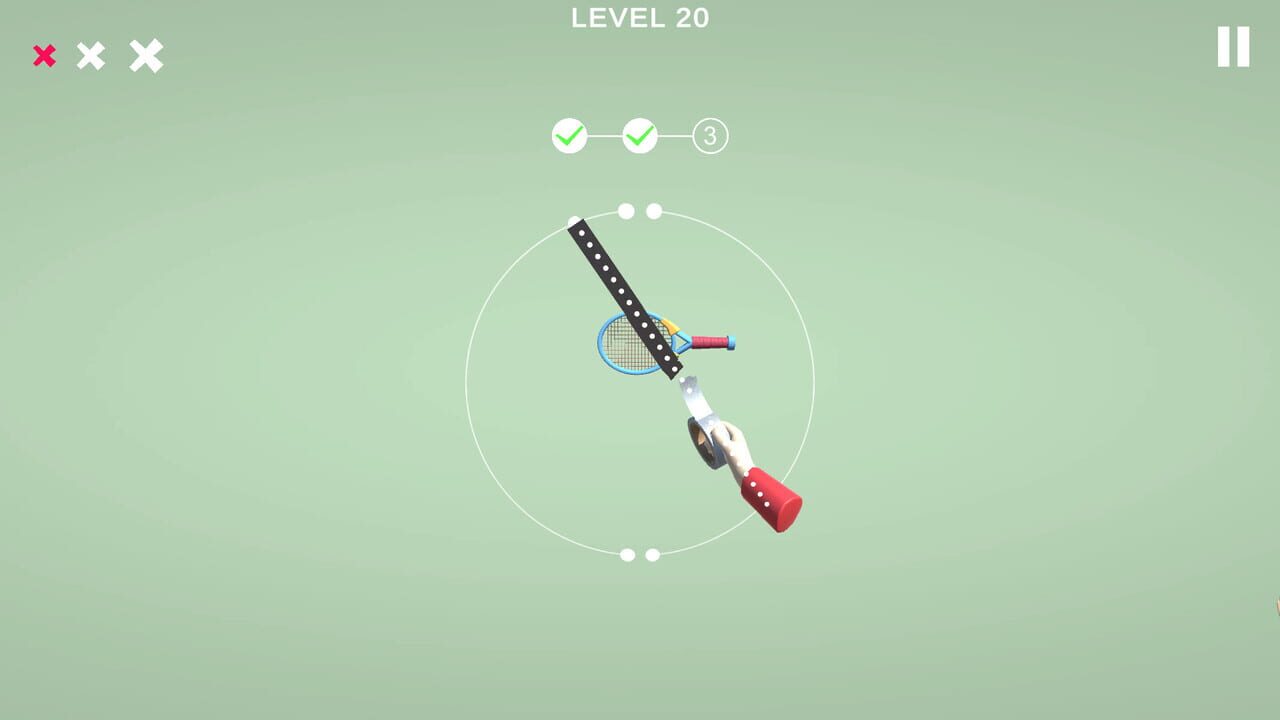This screenshot has height=720, width=1280.
Task: Click the rightmost white X mark
Action: click(145, 56)
